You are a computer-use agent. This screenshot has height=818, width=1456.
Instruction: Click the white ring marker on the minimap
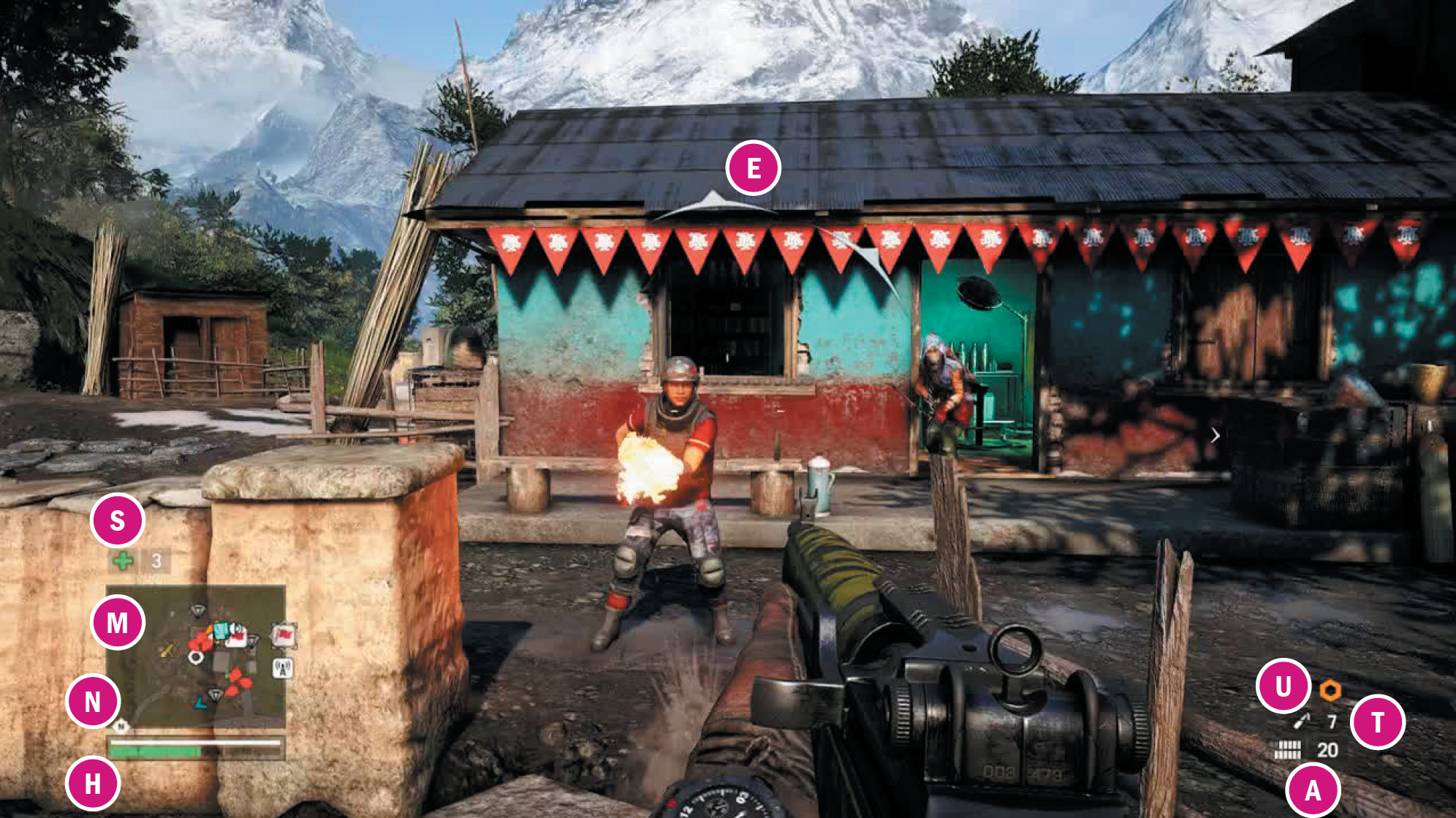point(195,657)
